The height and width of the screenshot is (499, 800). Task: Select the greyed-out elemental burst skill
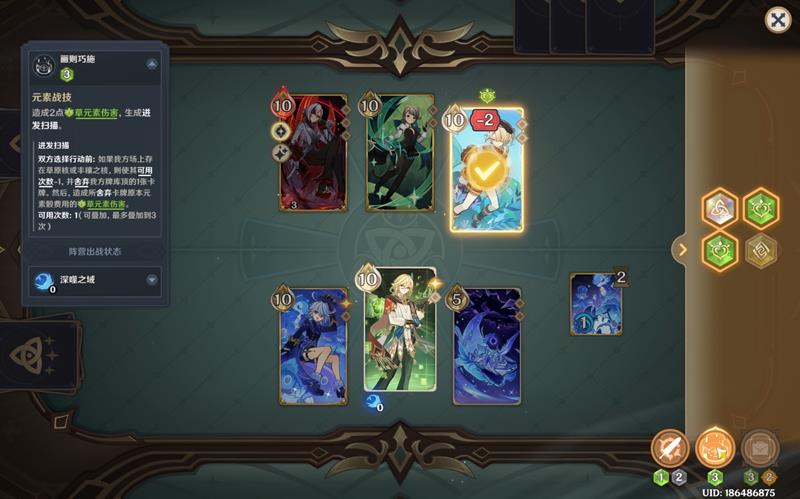761,448
